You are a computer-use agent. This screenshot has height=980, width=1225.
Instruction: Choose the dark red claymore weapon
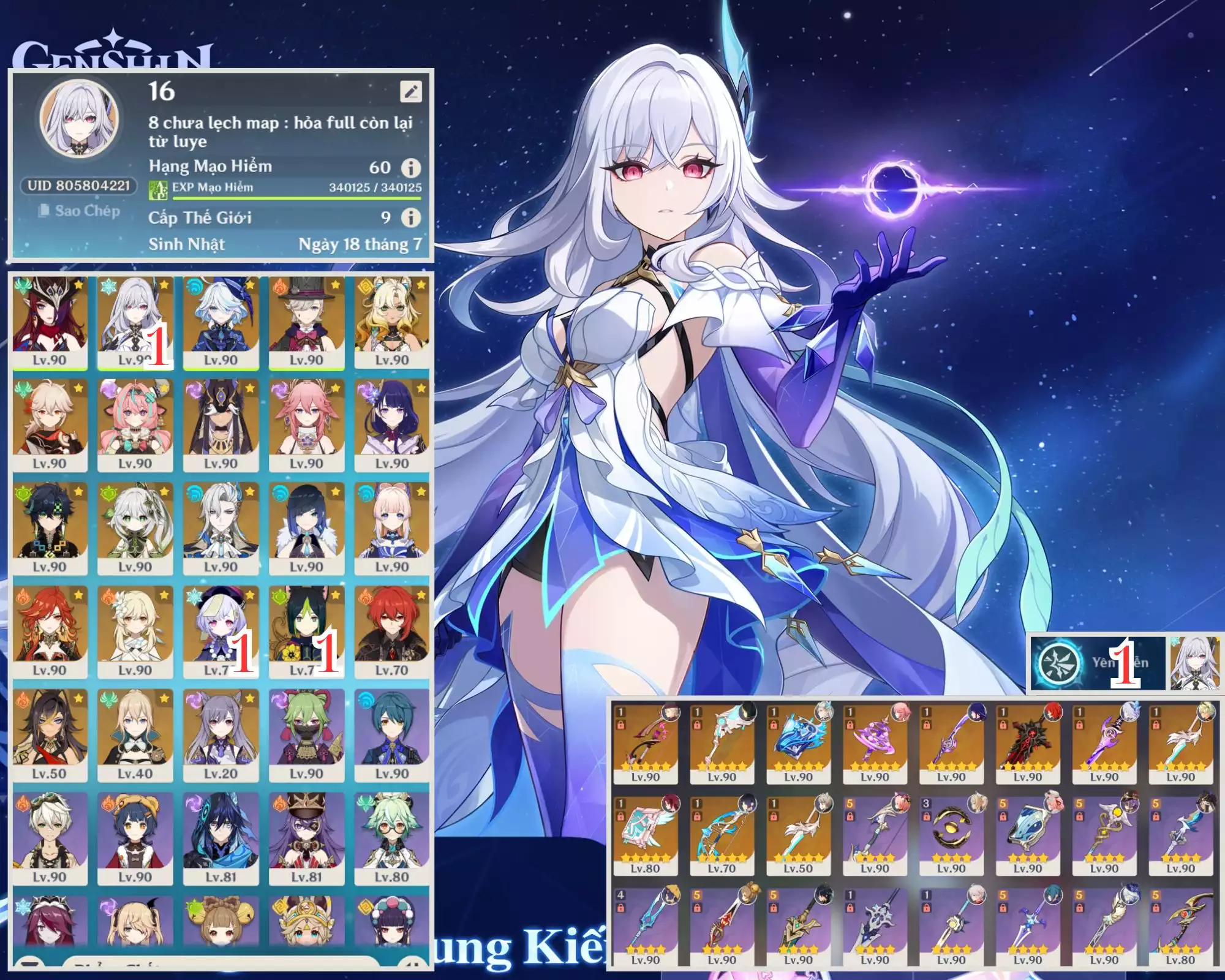click(1028, 742)
